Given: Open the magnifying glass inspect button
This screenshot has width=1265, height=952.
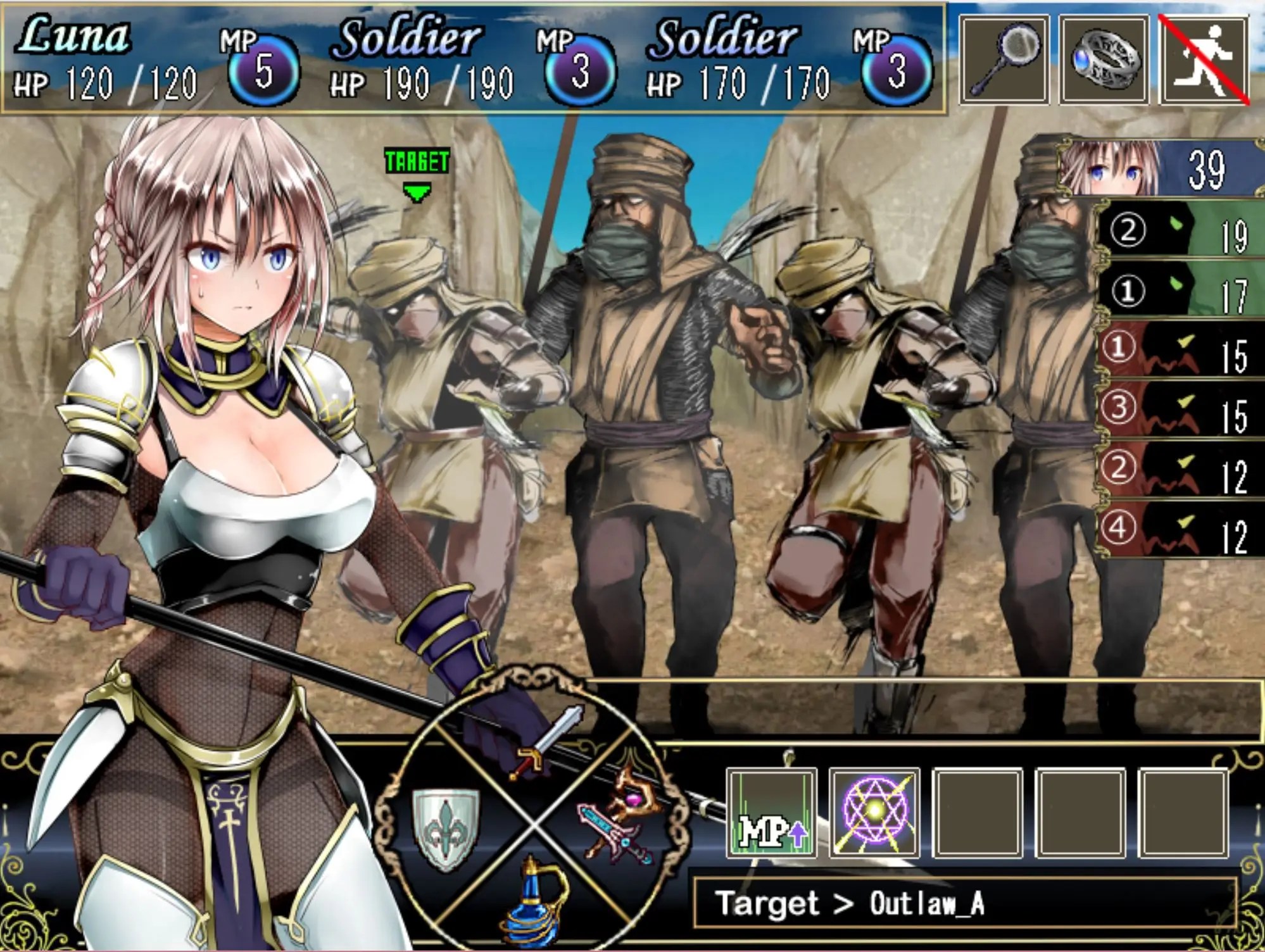Looking at the screenshot, I should coord(1004,60).
